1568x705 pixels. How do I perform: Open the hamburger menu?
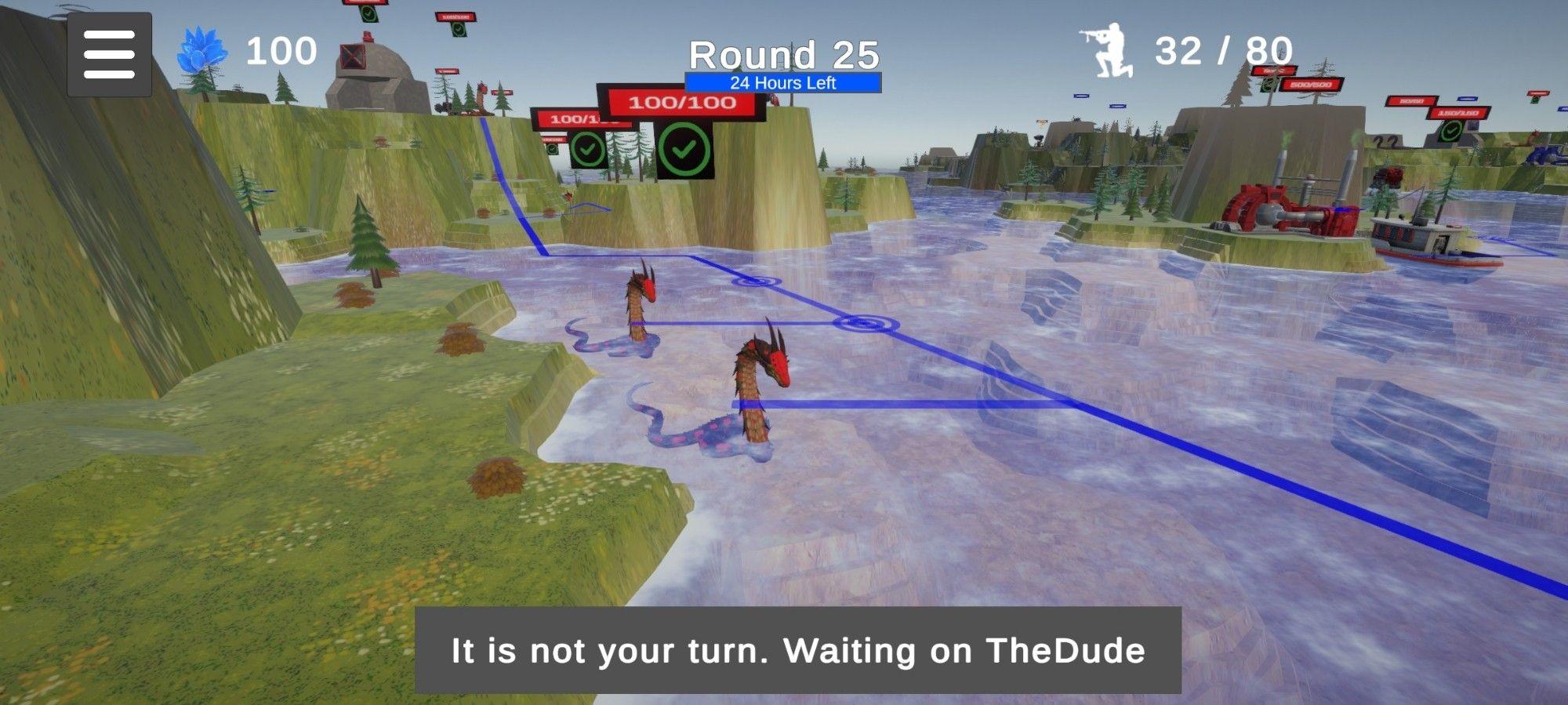pos(110,54)
